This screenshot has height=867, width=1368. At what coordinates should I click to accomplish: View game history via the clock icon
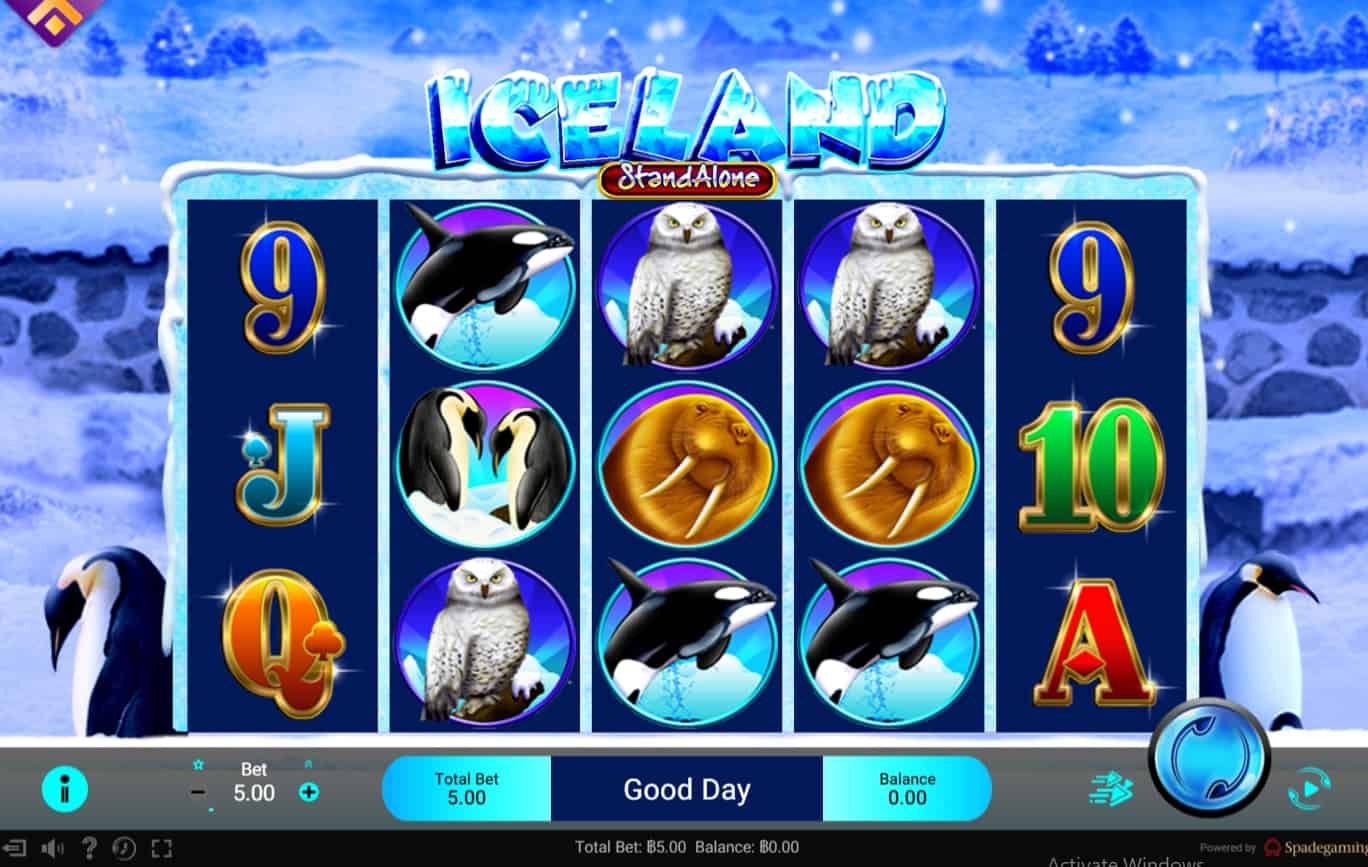pyautogui.click(x=126, y=848)
